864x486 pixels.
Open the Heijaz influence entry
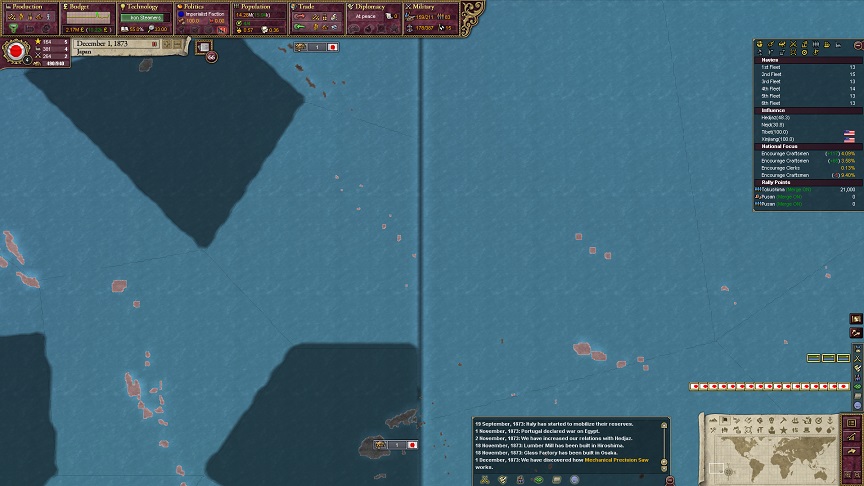coord(776,117)
